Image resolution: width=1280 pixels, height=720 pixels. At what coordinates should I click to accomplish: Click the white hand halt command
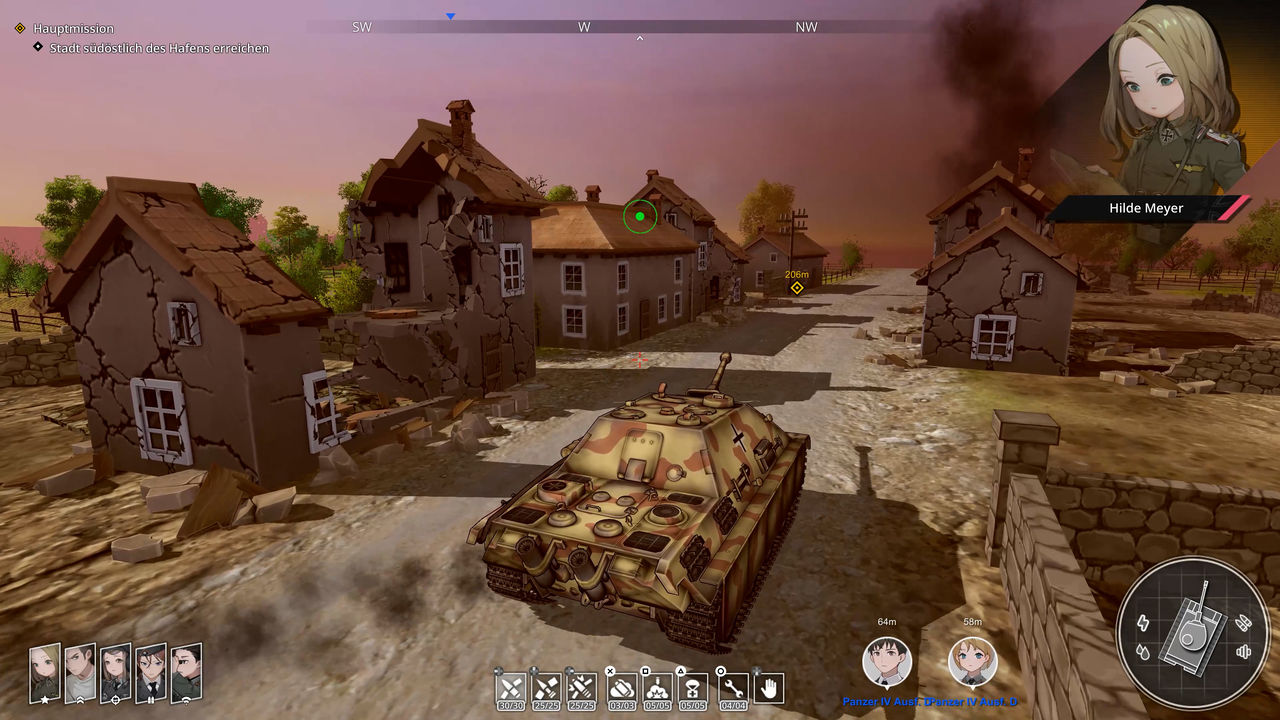(x=769, y=688)
